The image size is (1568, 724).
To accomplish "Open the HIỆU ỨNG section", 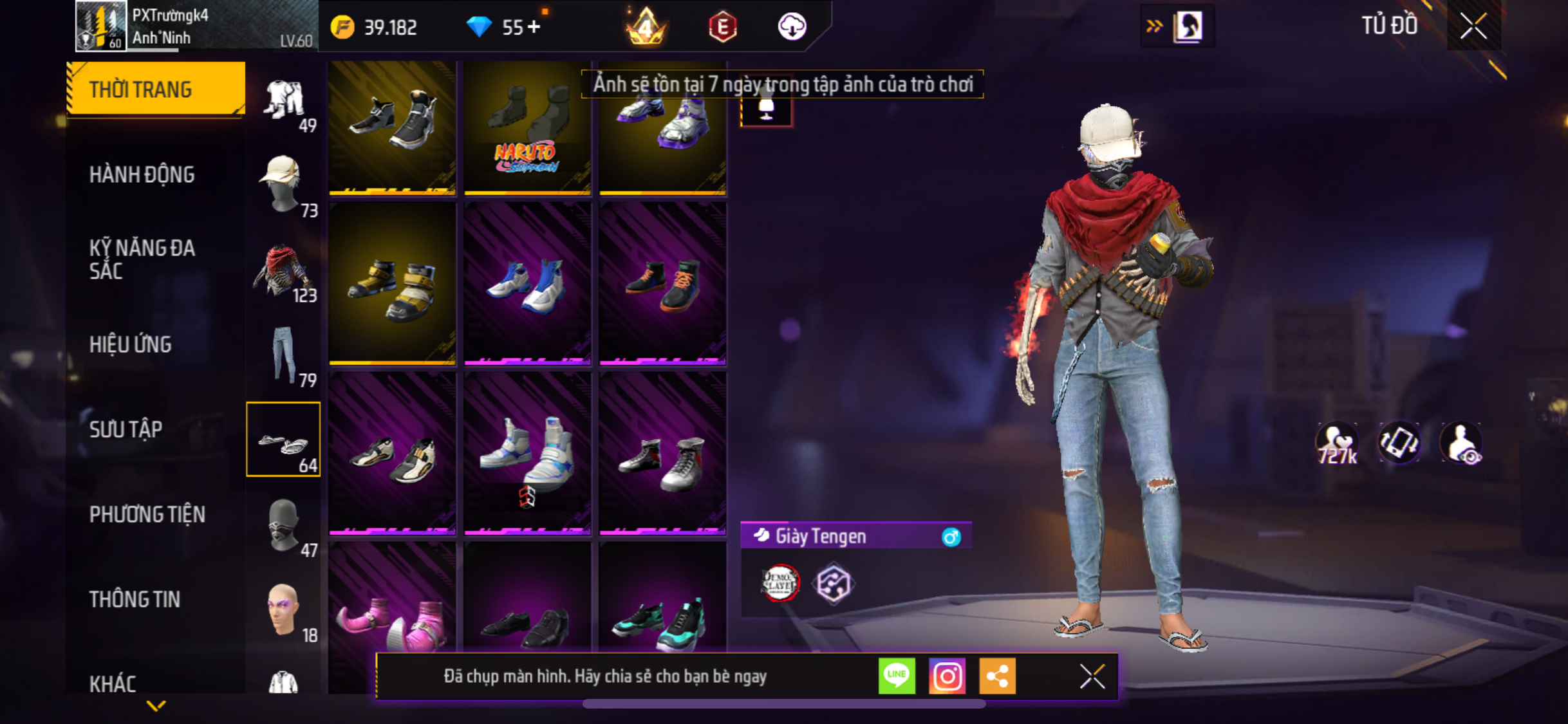I will pyautogui.click(x=131, y=344).
